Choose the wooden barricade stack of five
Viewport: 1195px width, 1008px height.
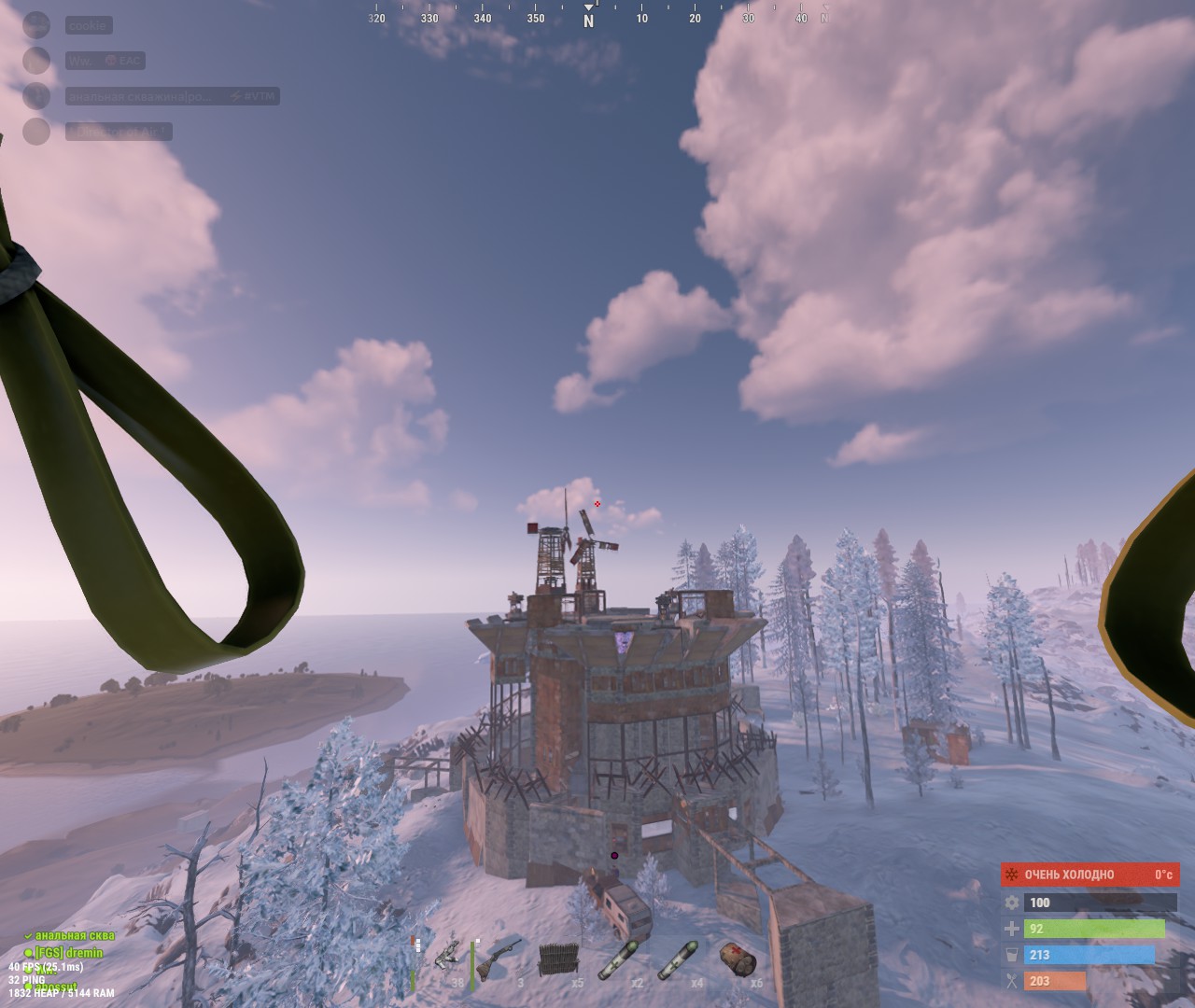559,959
